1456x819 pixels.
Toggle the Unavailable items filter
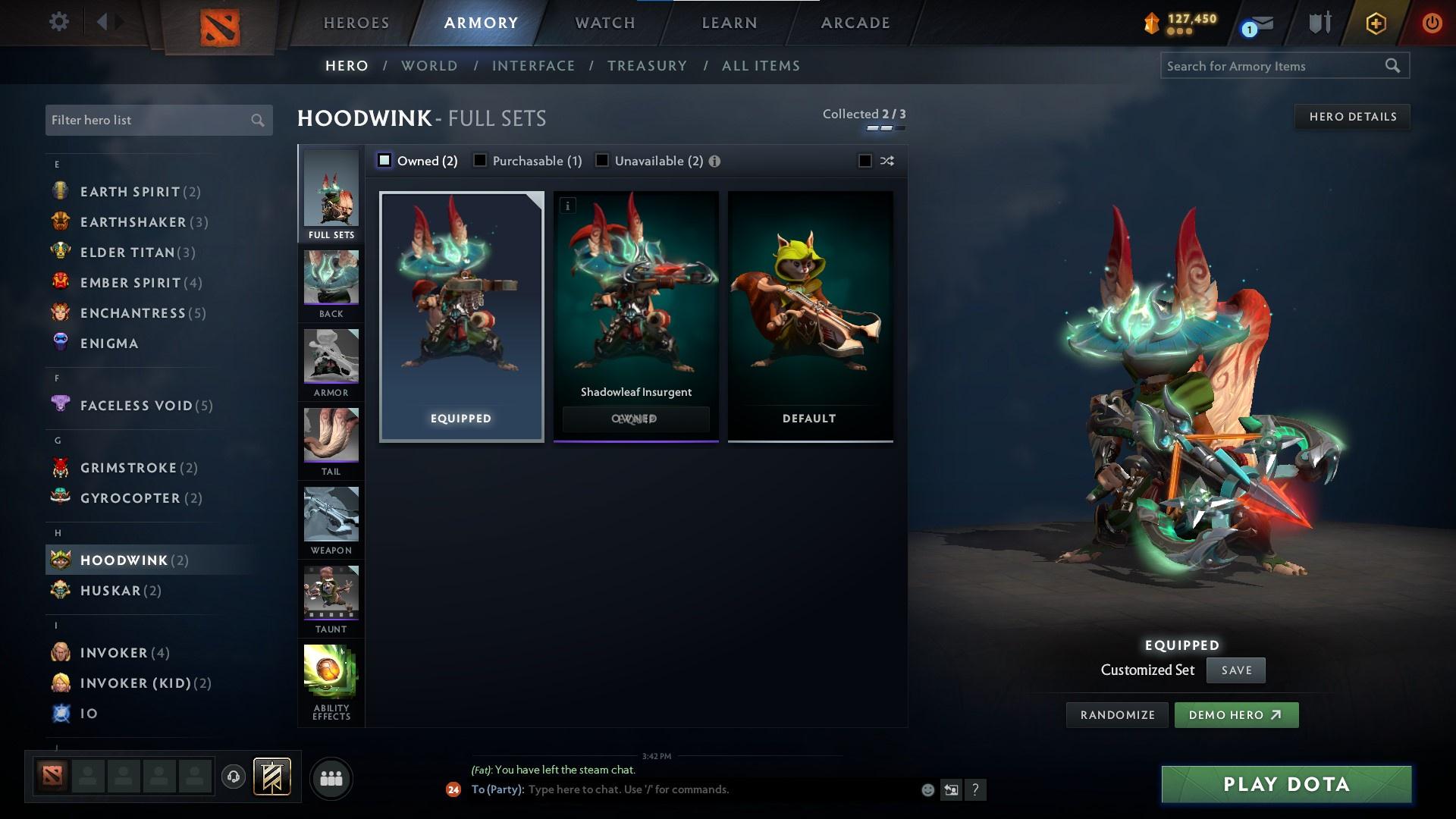602,160
